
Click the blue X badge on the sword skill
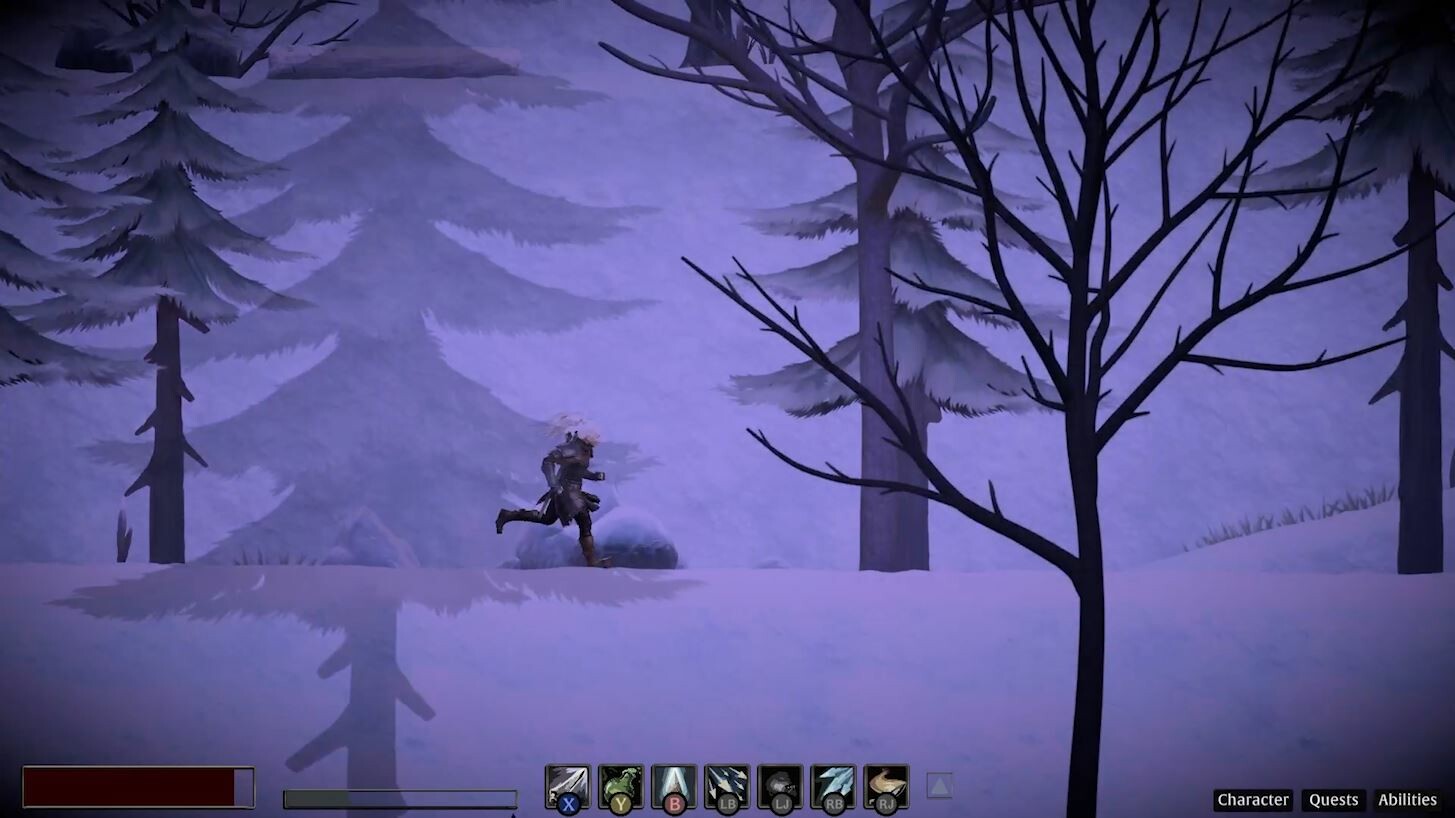(x=569, y=803)
